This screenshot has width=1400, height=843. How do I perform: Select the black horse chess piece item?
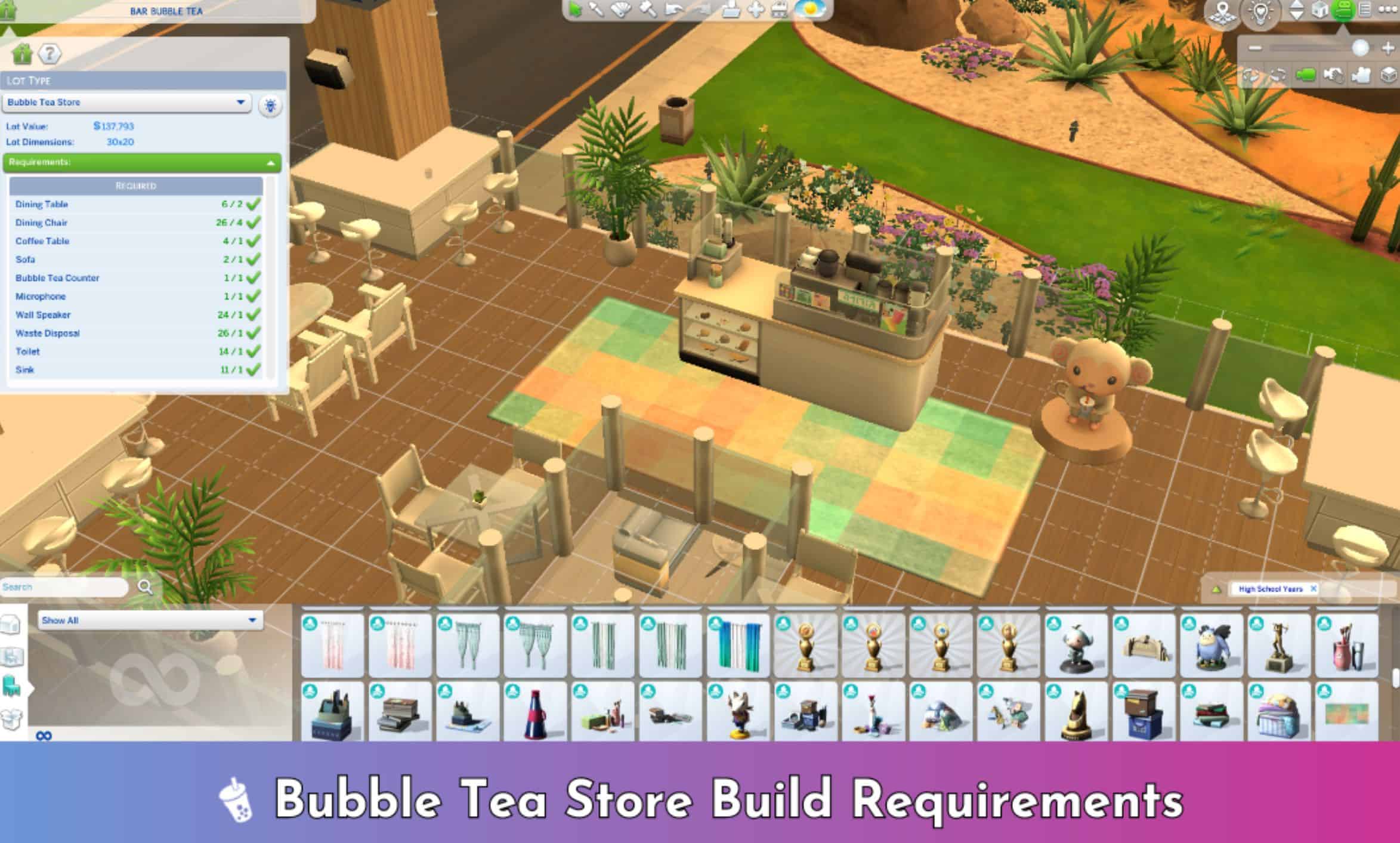[x=1076, y=714]
